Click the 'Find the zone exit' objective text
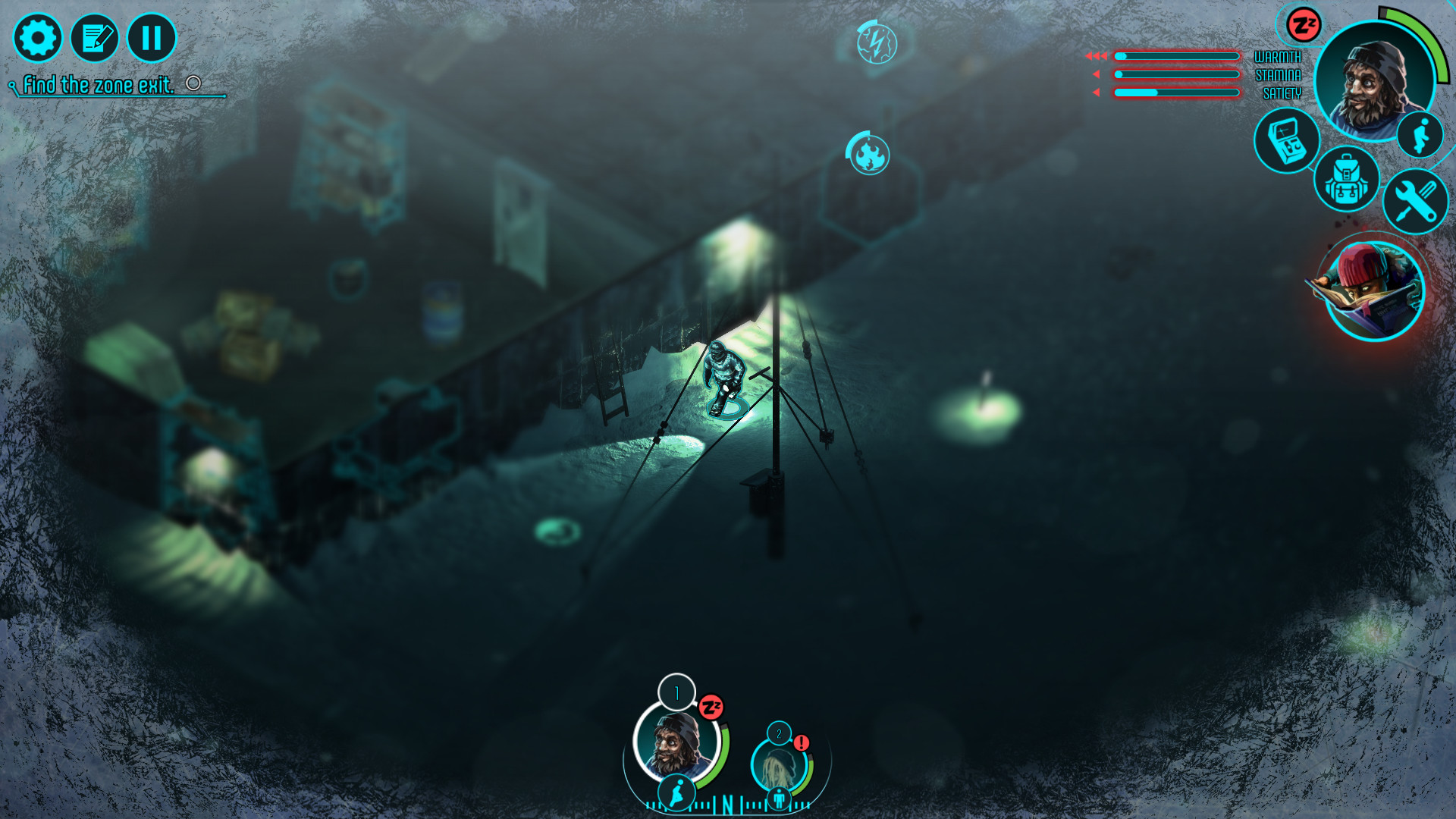The height and width of the screenshot is (819, 1456). (99, 86)
